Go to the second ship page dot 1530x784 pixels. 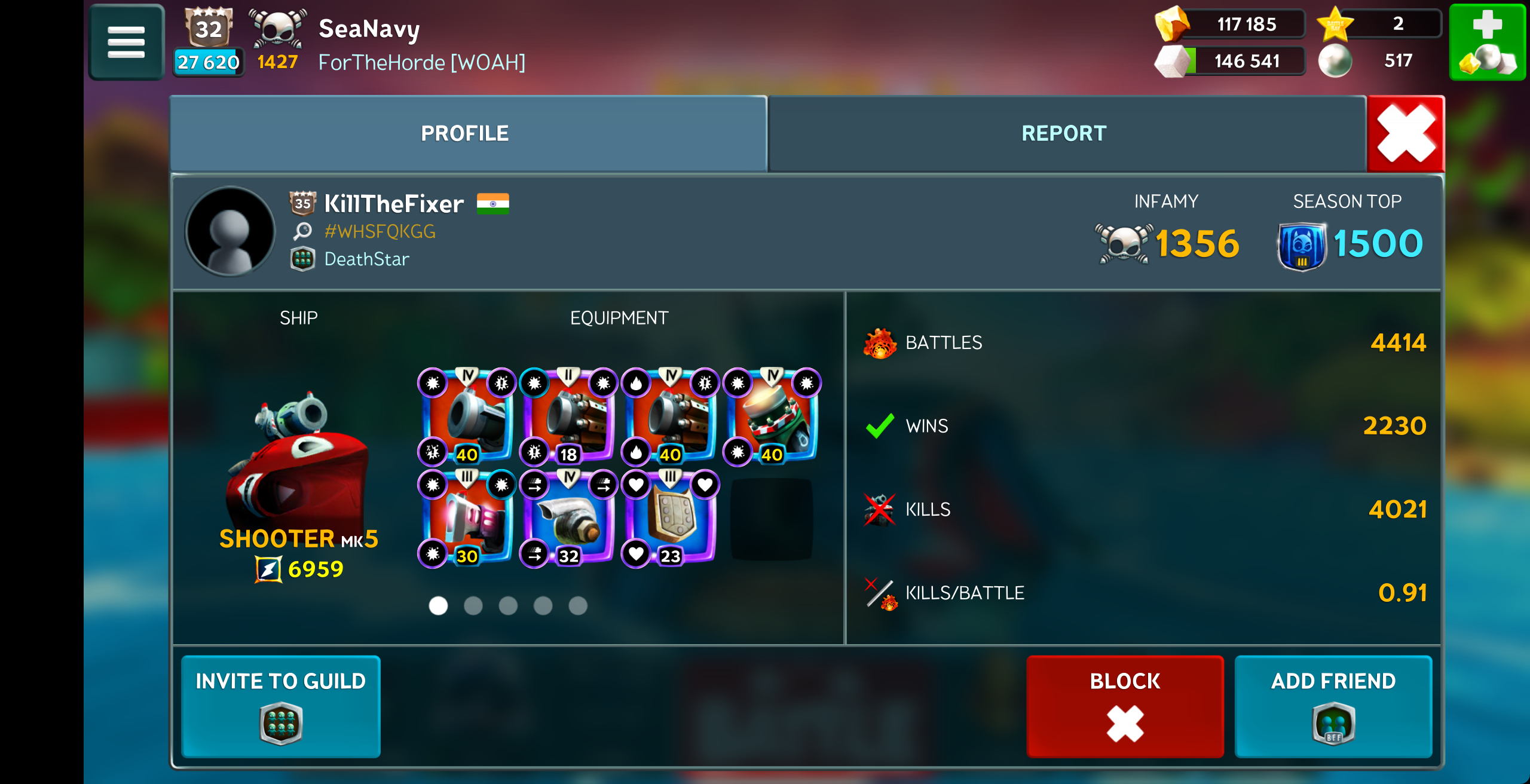click(x=473, y=606)
